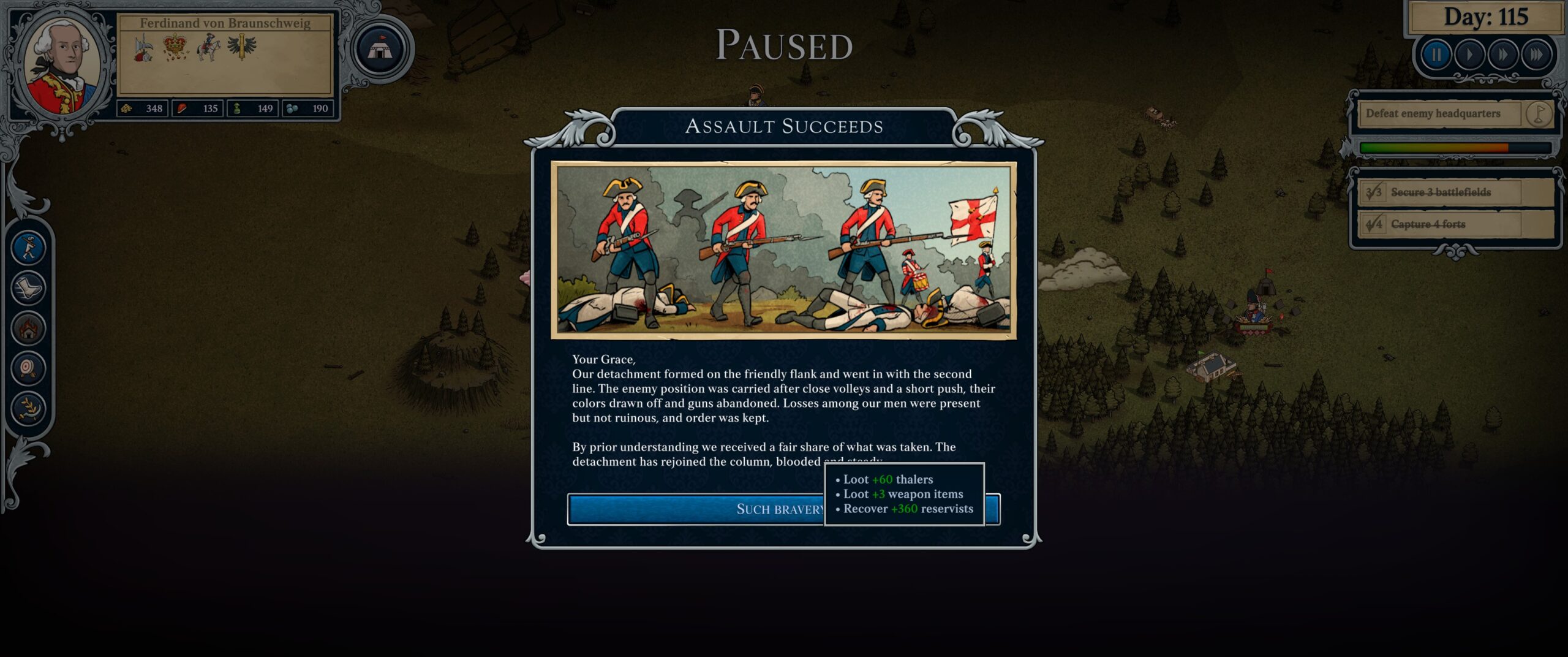Click the flag button beside Defeat enemy headquarters
Image resolution: width=1568 pixels, height=657 pixels.
(x=1538, y=113)
